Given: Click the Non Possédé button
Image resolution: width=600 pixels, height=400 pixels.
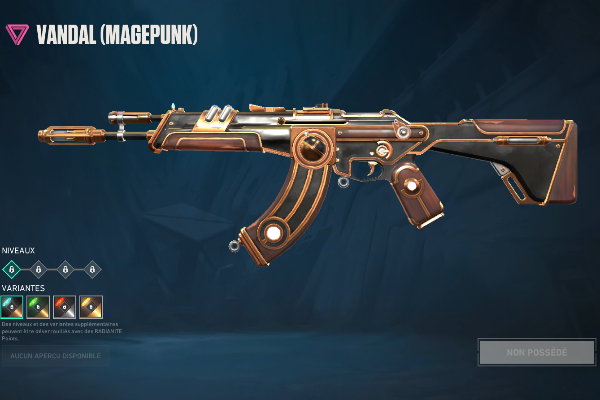Looking at the screenshot, I should [x=536, y=352].
